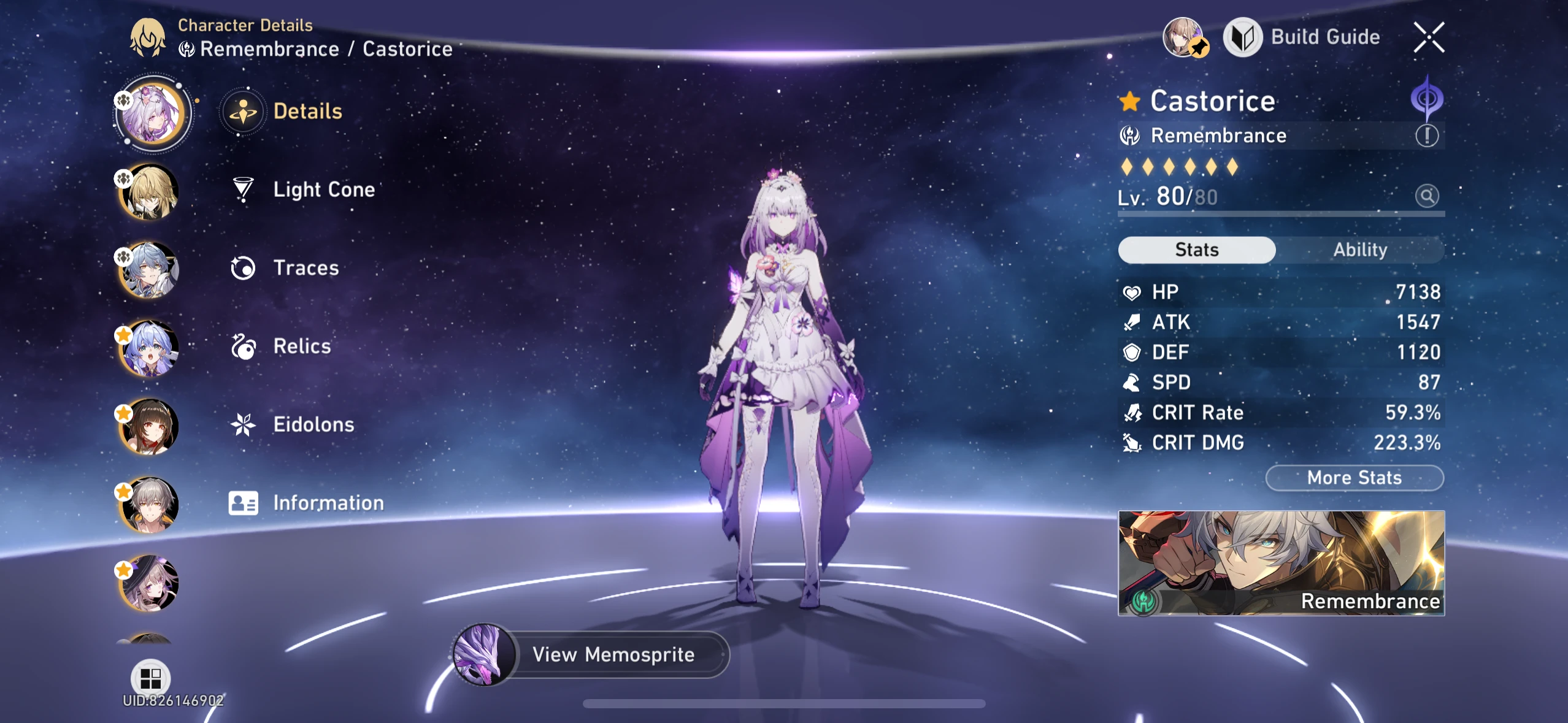This screenshot has width=1568, height=723.
Task: Open the Build Guide book icon
Action: [1244, 37]
